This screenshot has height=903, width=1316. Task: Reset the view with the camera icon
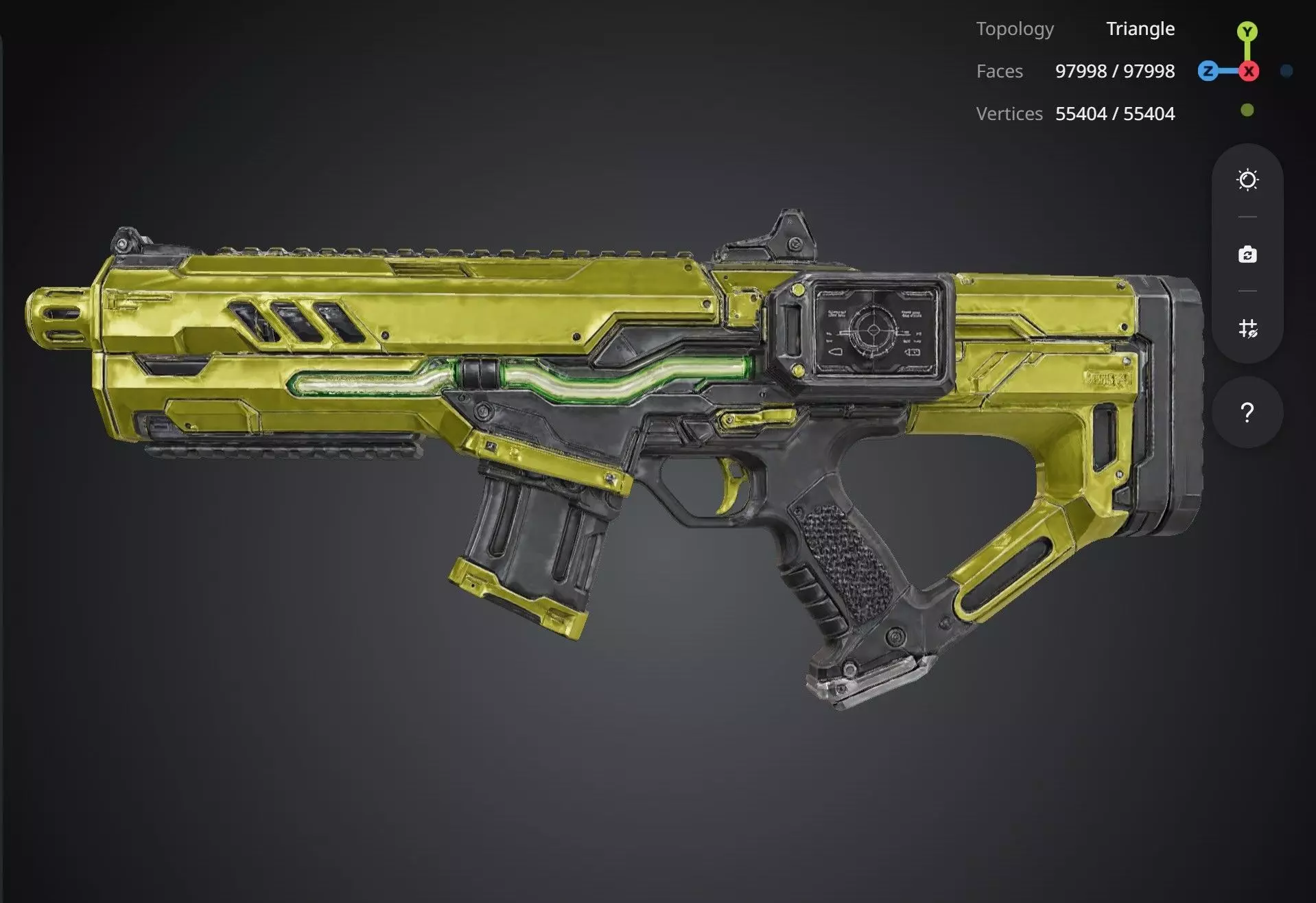1247,255
